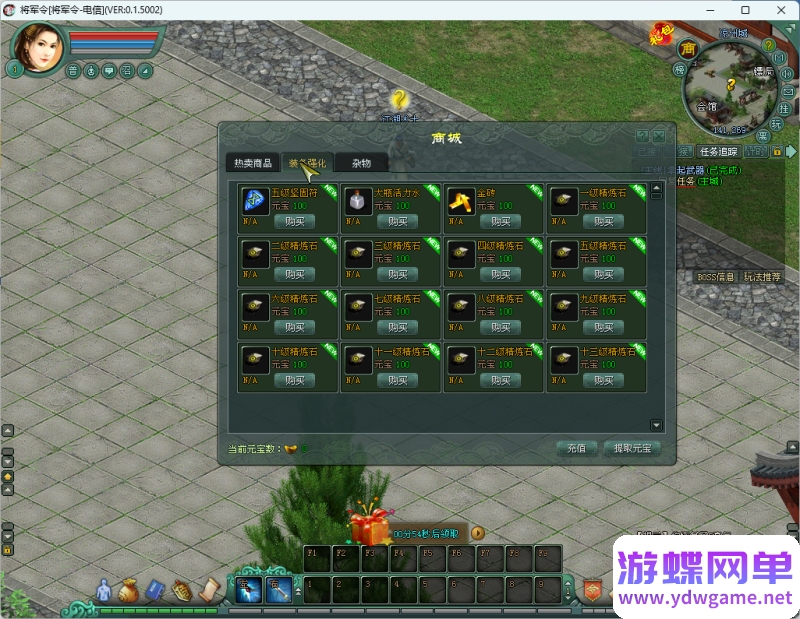Viewport: 800px width, 619px height.
Task: Switch to the 热卖商品 shop tab
Action: (x=252, y=163)
